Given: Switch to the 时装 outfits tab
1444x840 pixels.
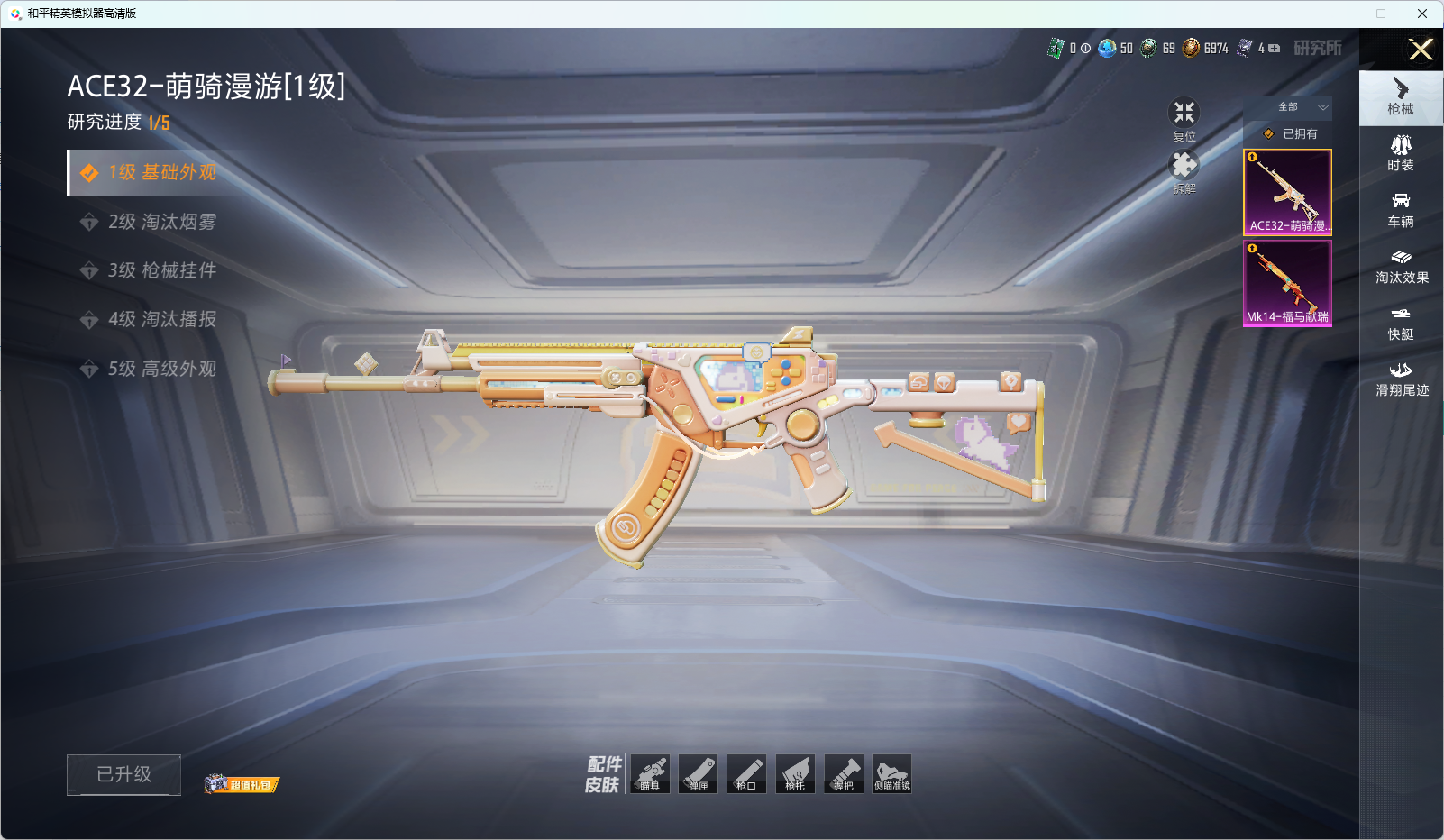Looking at the screenshot, I should [x=1401, y=153].
